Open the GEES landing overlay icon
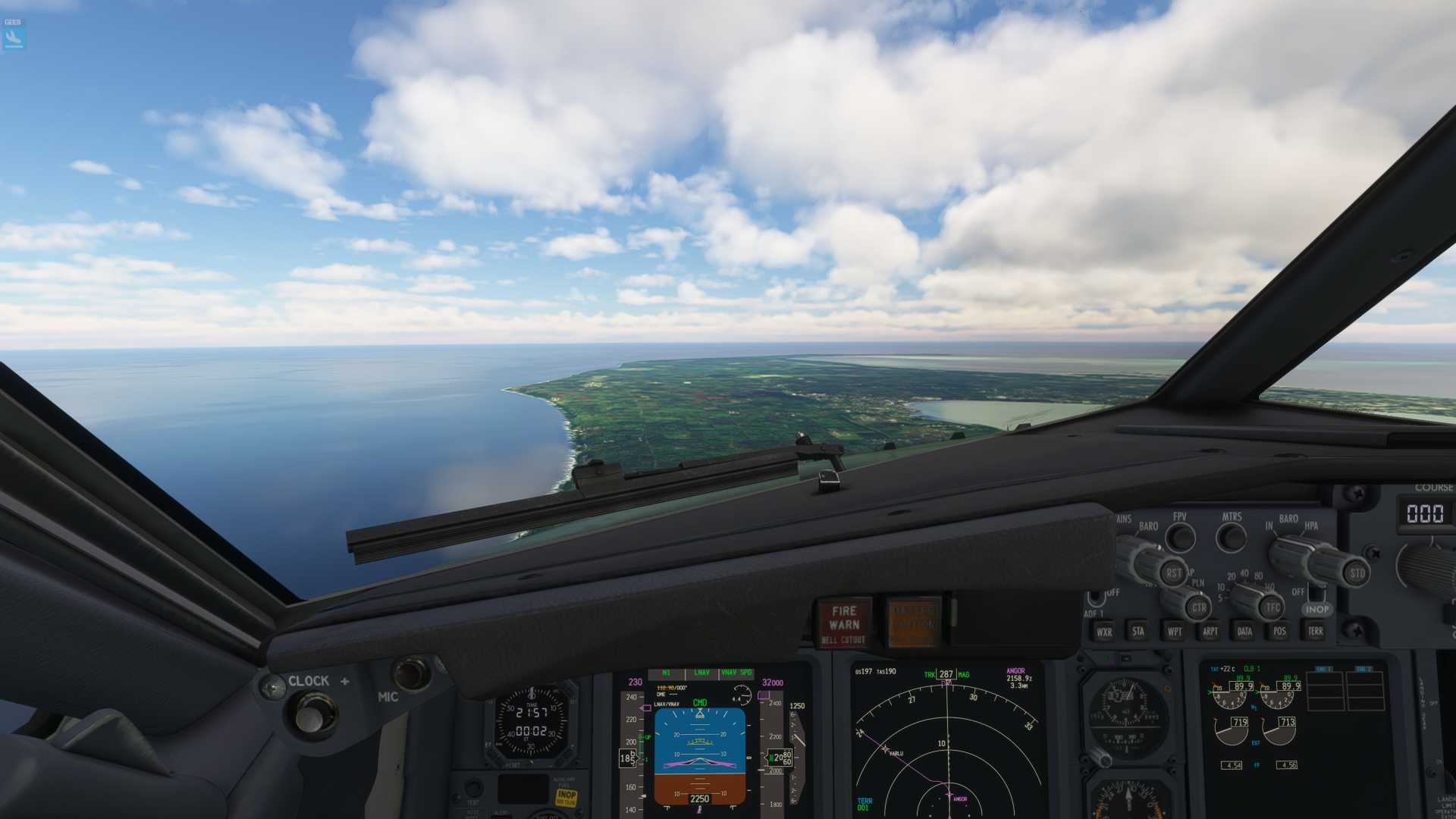The image size is (1456, 819). point(14,35)
